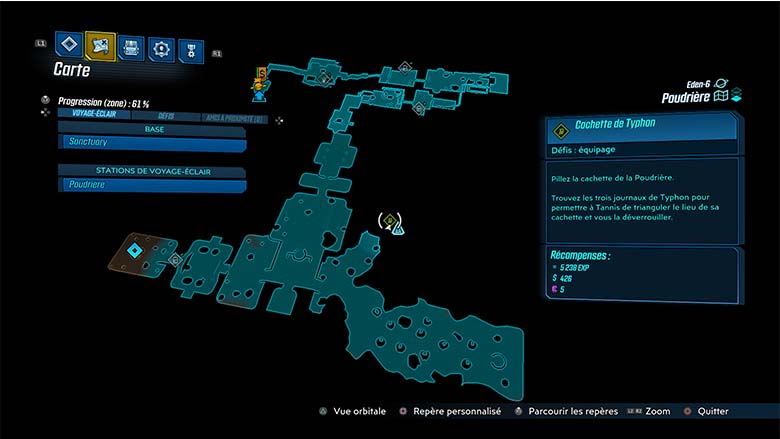
Task: Select Repère personnalisé option
Action: pyautogui.click(x=452, y=411)
